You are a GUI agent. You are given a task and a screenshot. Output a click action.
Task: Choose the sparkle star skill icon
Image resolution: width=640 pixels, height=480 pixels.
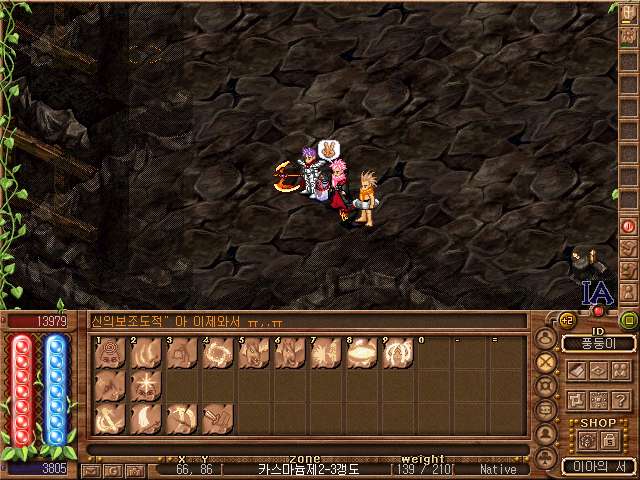click(146, 385)
